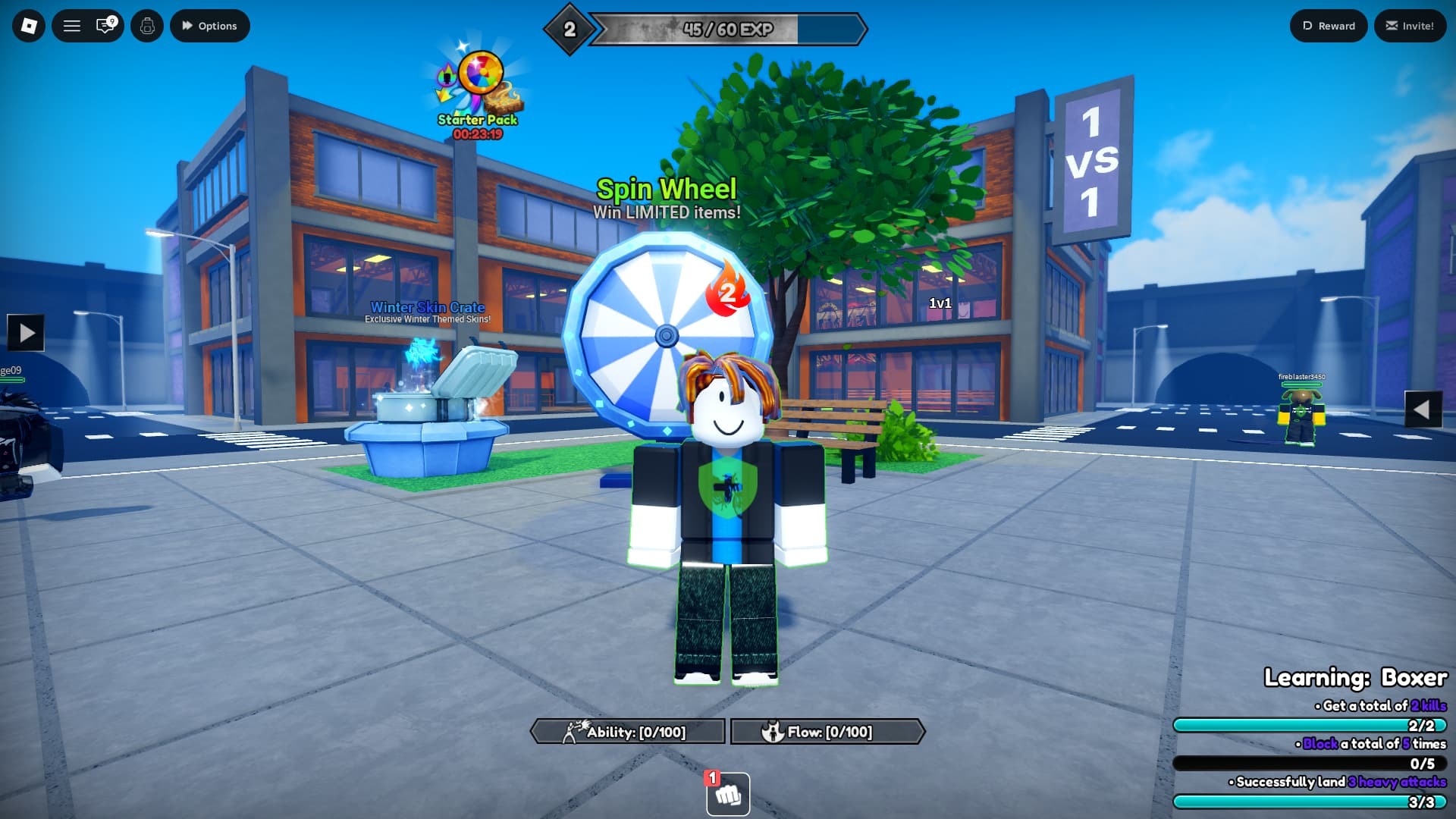Image resolution: width=1456 pixels, height=819 pixels.
Task: Click the icon on the Flow meter
Action: click(x=773, y=732)
